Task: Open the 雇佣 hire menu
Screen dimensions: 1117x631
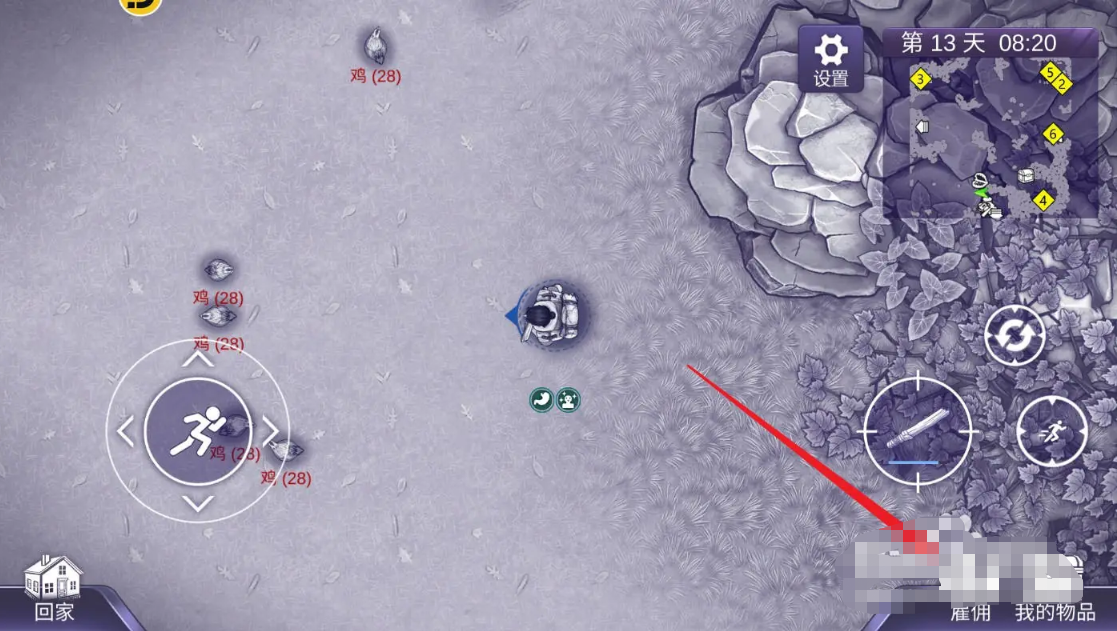Action: point(969,612)
